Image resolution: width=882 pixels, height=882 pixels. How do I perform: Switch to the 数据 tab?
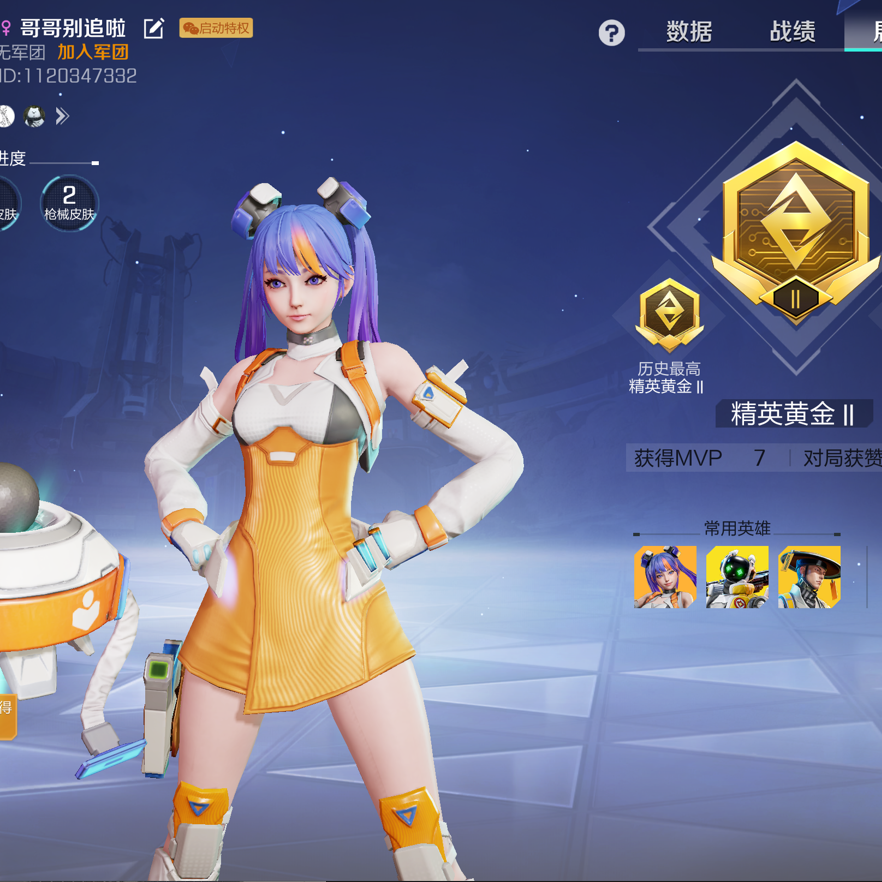(x=689, y=32)
